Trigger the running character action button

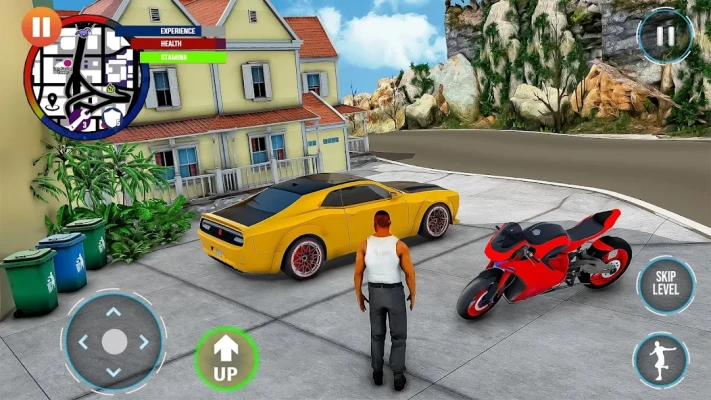pyautogui.click(x=661, y=360)
